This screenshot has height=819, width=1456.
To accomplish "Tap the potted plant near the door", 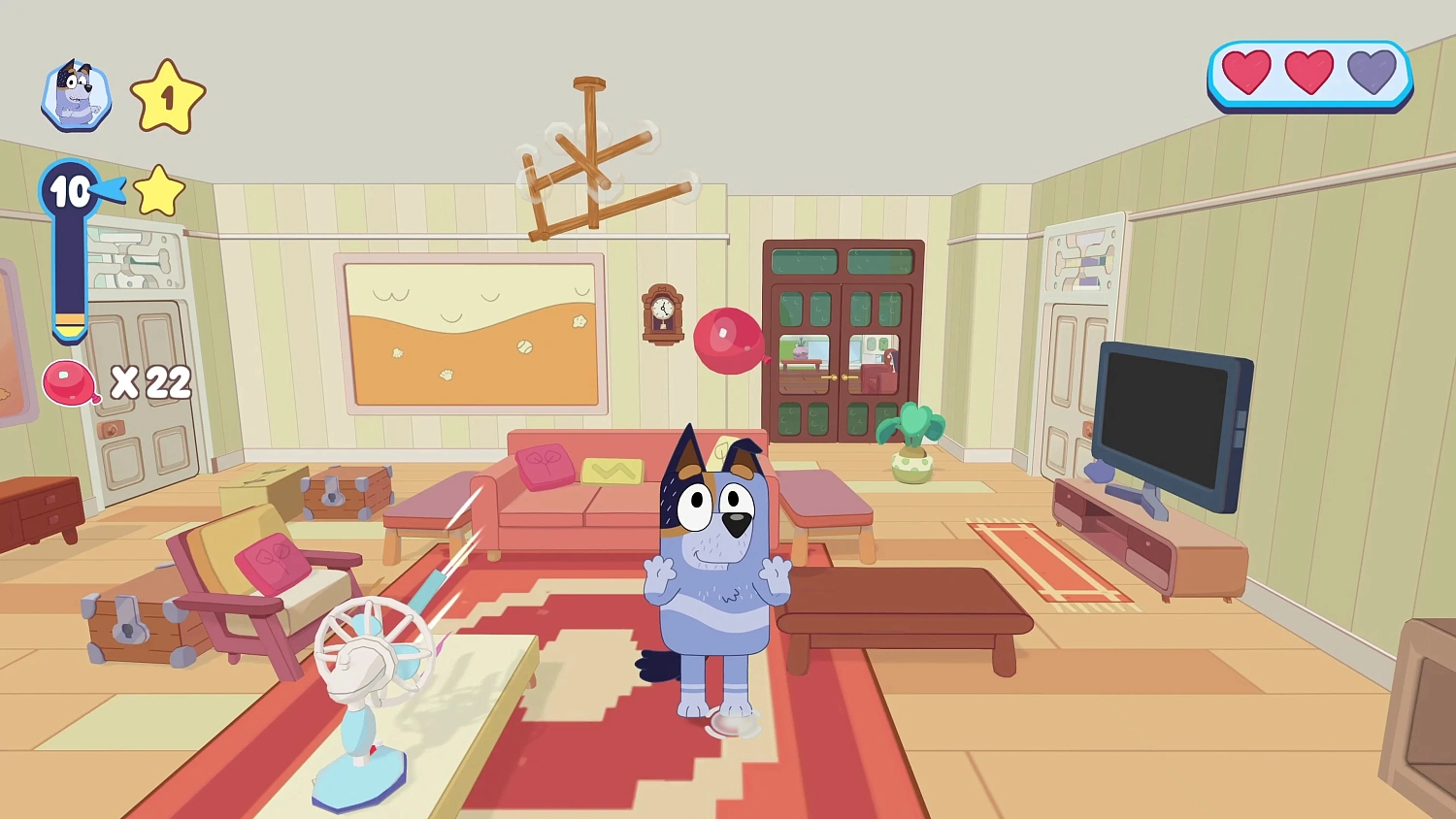I will pos(910,442).
